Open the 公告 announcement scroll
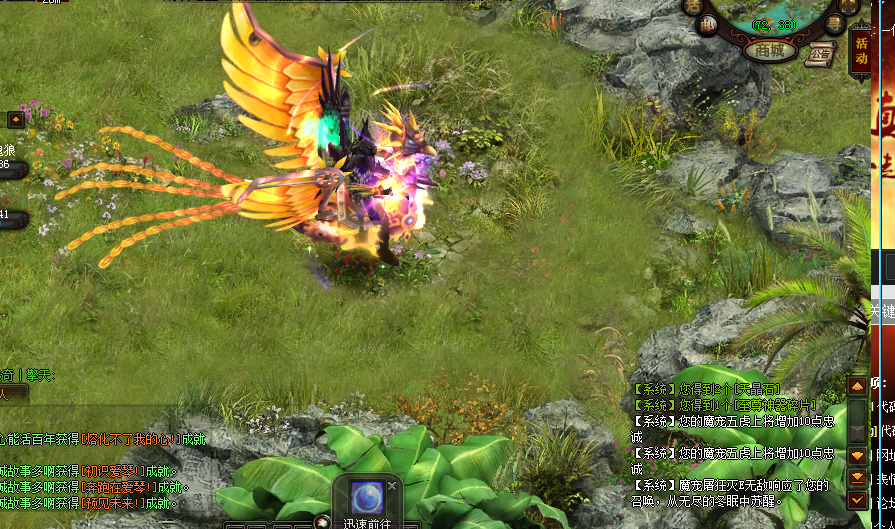Viewport: 895px width, 529px height. 821,54
